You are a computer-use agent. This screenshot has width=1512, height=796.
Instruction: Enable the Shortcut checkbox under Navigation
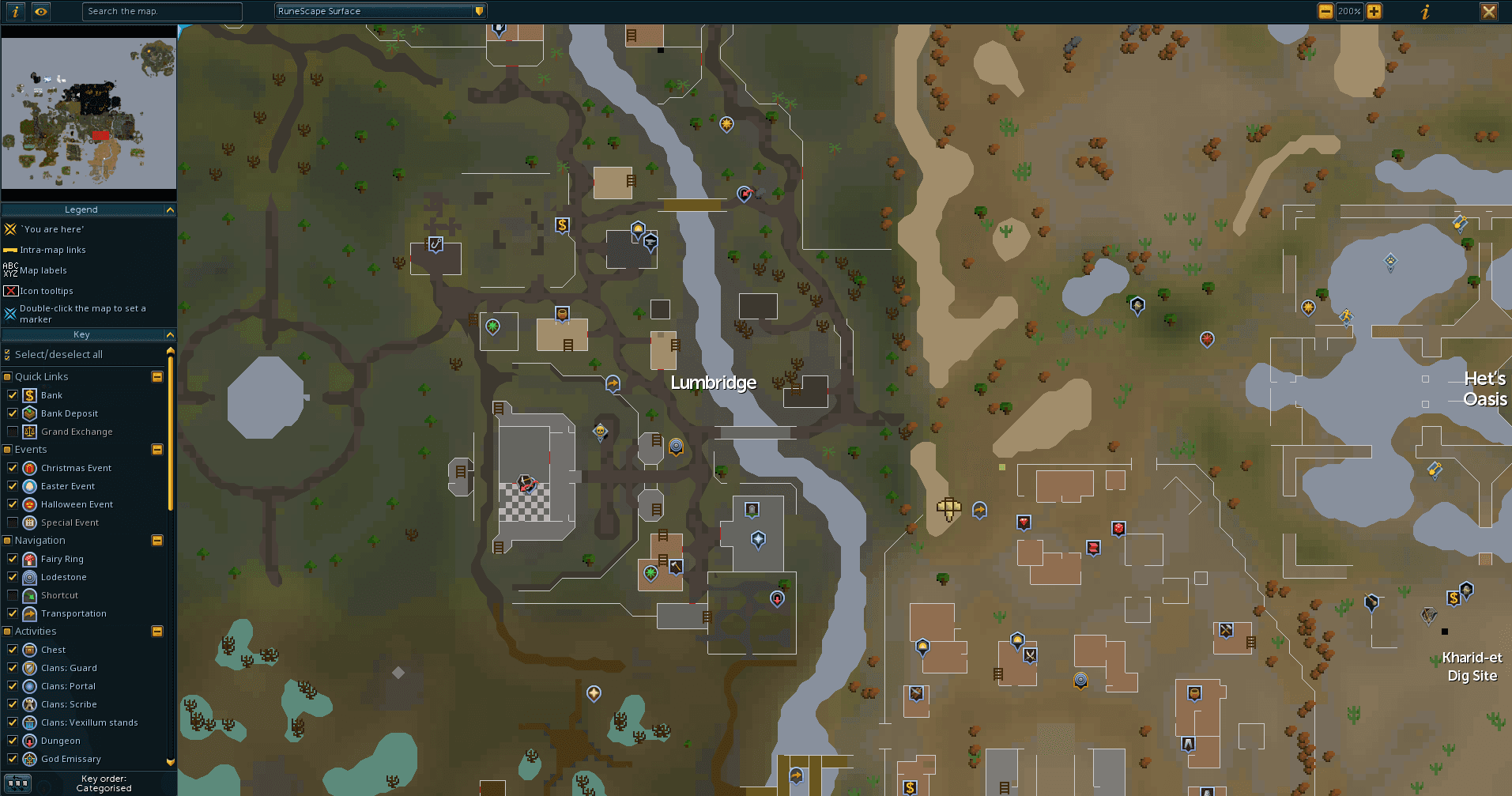point(12,594)
